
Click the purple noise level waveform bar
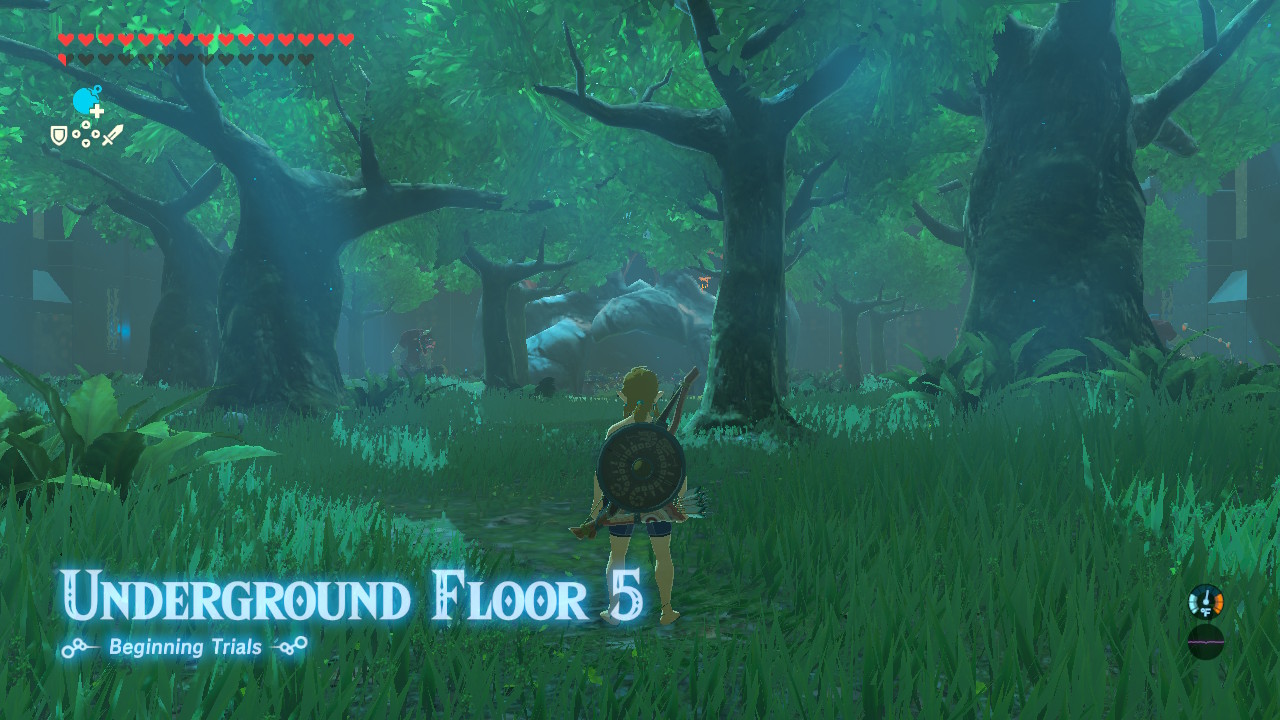[x=1206, y=641]
